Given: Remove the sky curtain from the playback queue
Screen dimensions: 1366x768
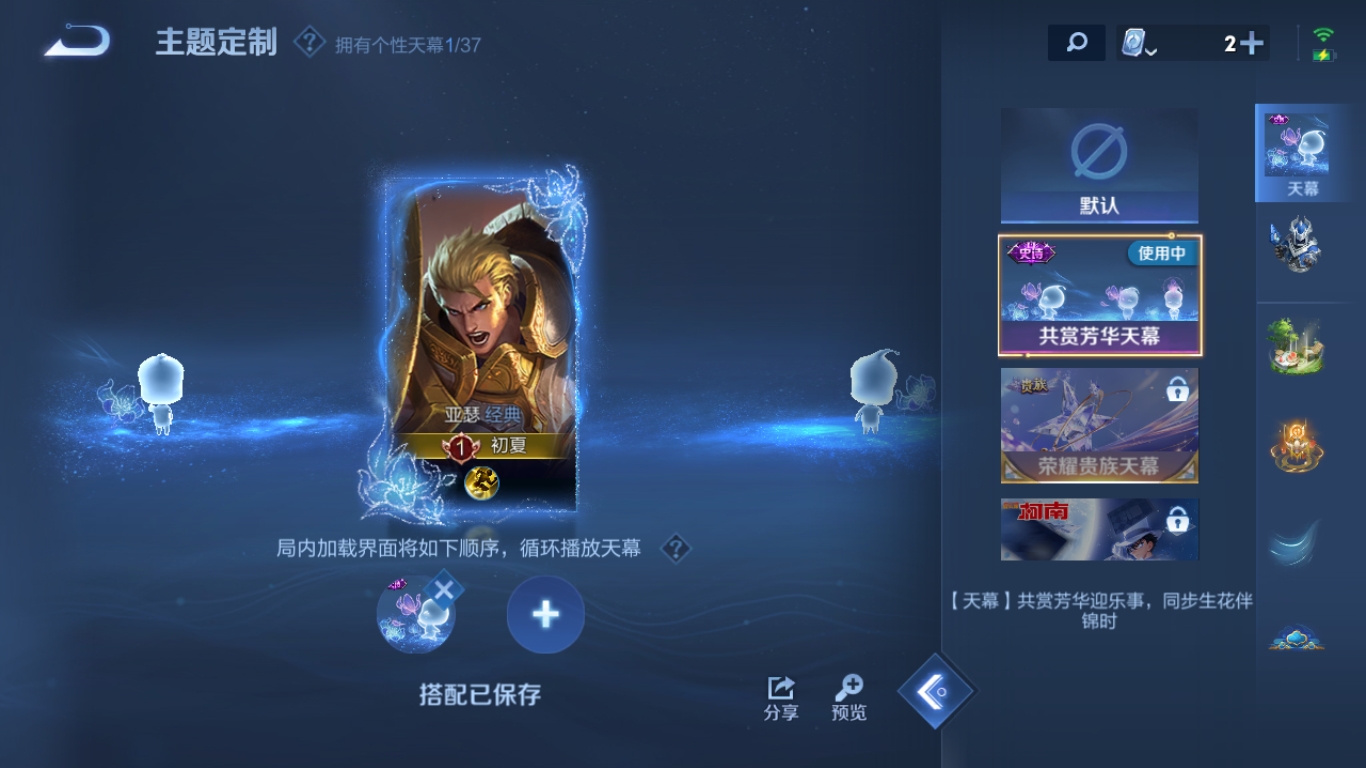Looking at the screenshot, I should (x=443, y=590).
